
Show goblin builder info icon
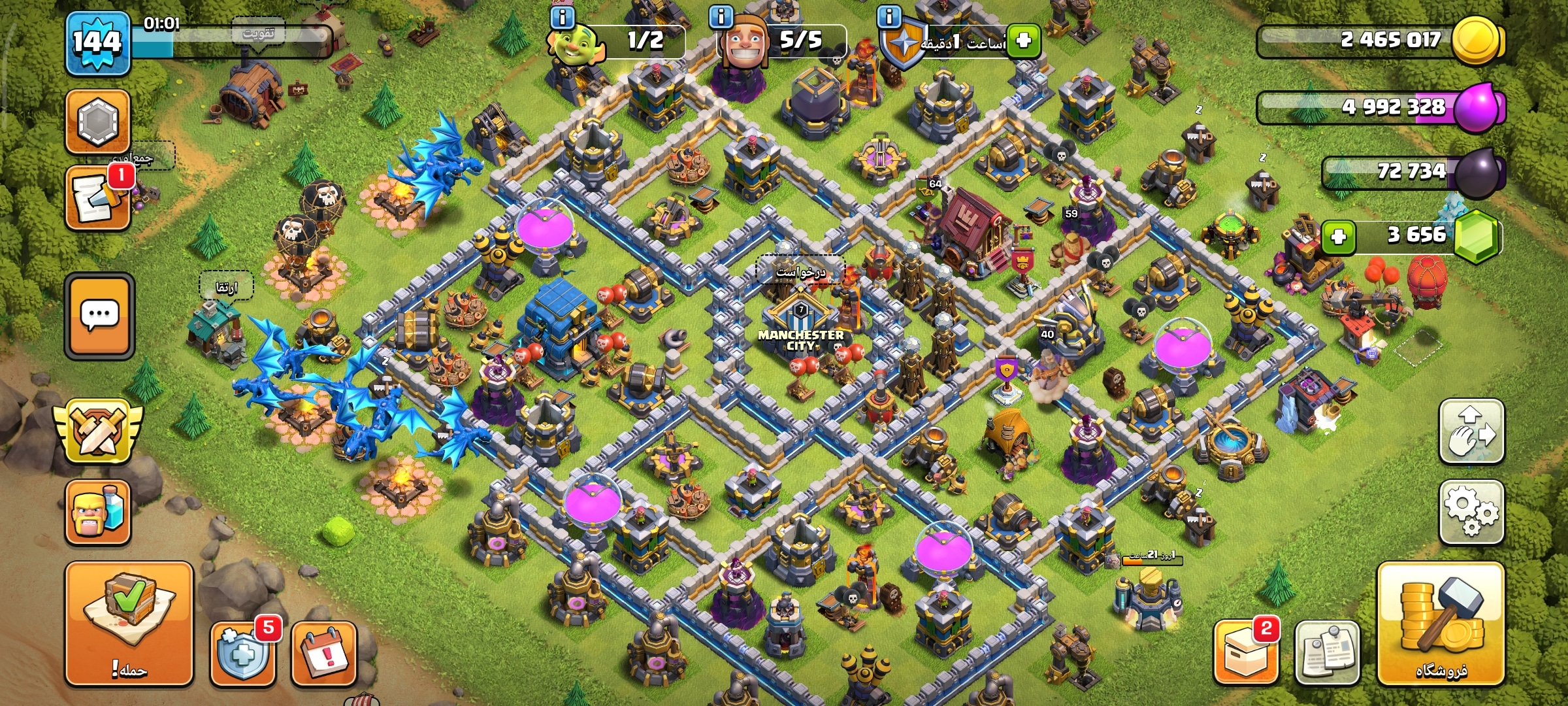[x=562, y=17]
